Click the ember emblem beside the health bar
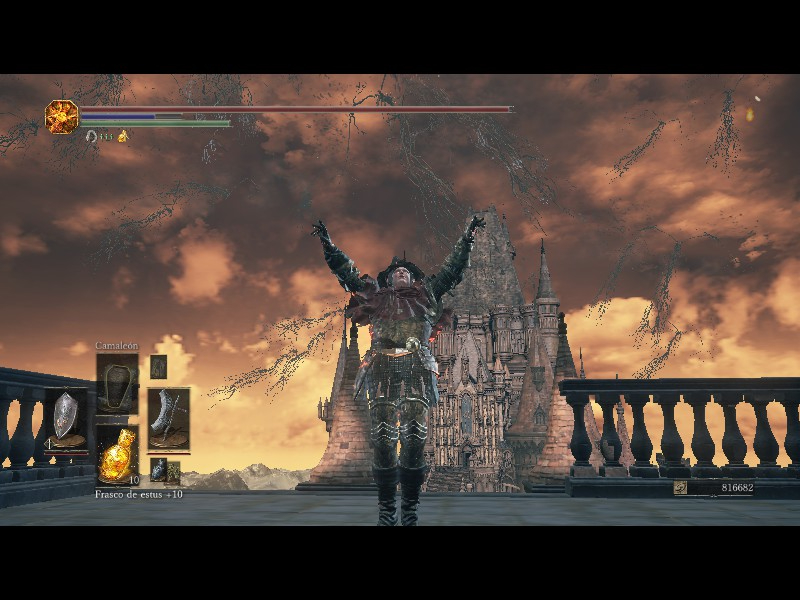Viewport: 800px width, 600px height. [x=61, y=116]
